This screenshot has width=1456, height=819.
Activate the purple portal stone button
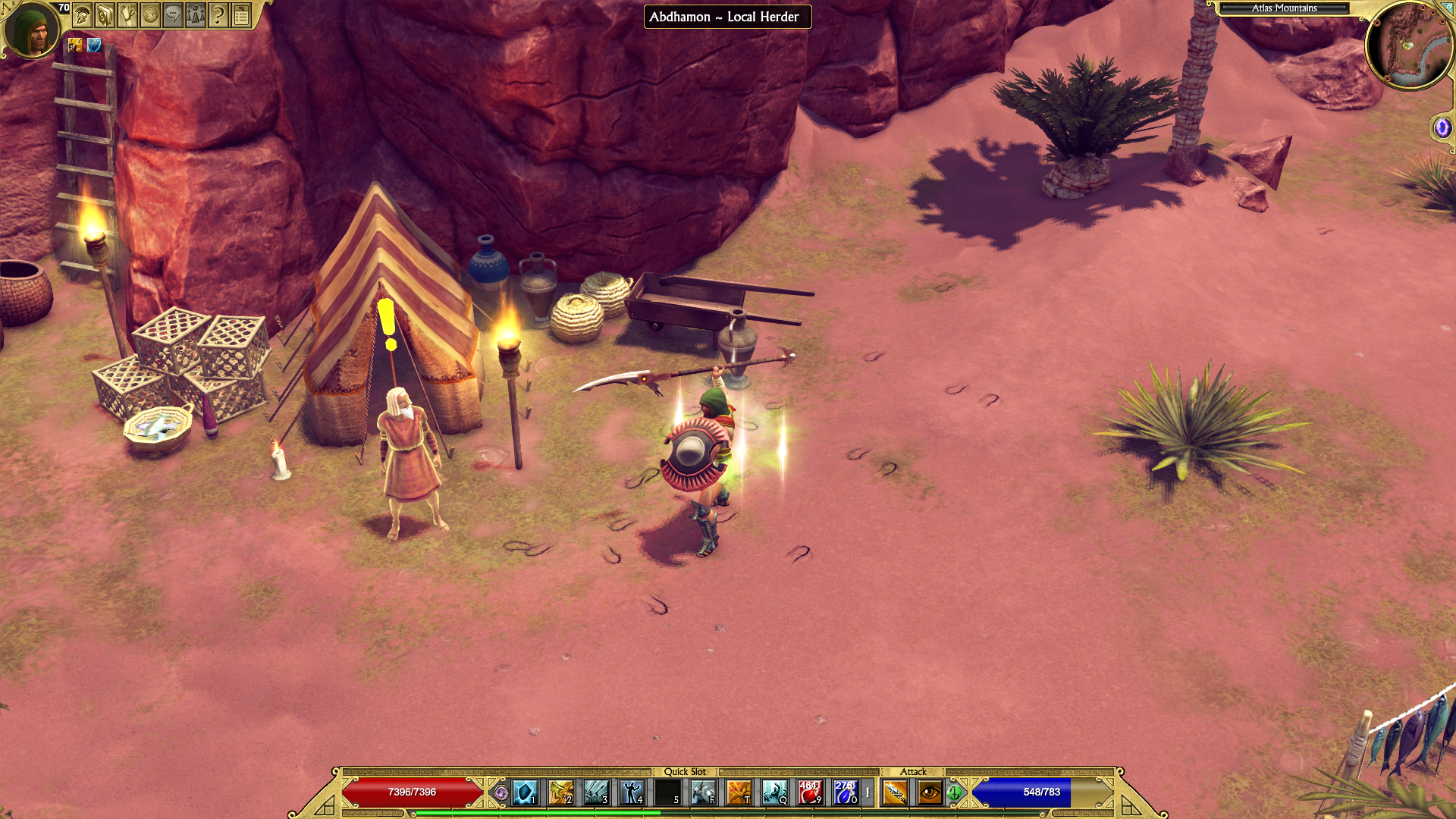click(1442, 127)
